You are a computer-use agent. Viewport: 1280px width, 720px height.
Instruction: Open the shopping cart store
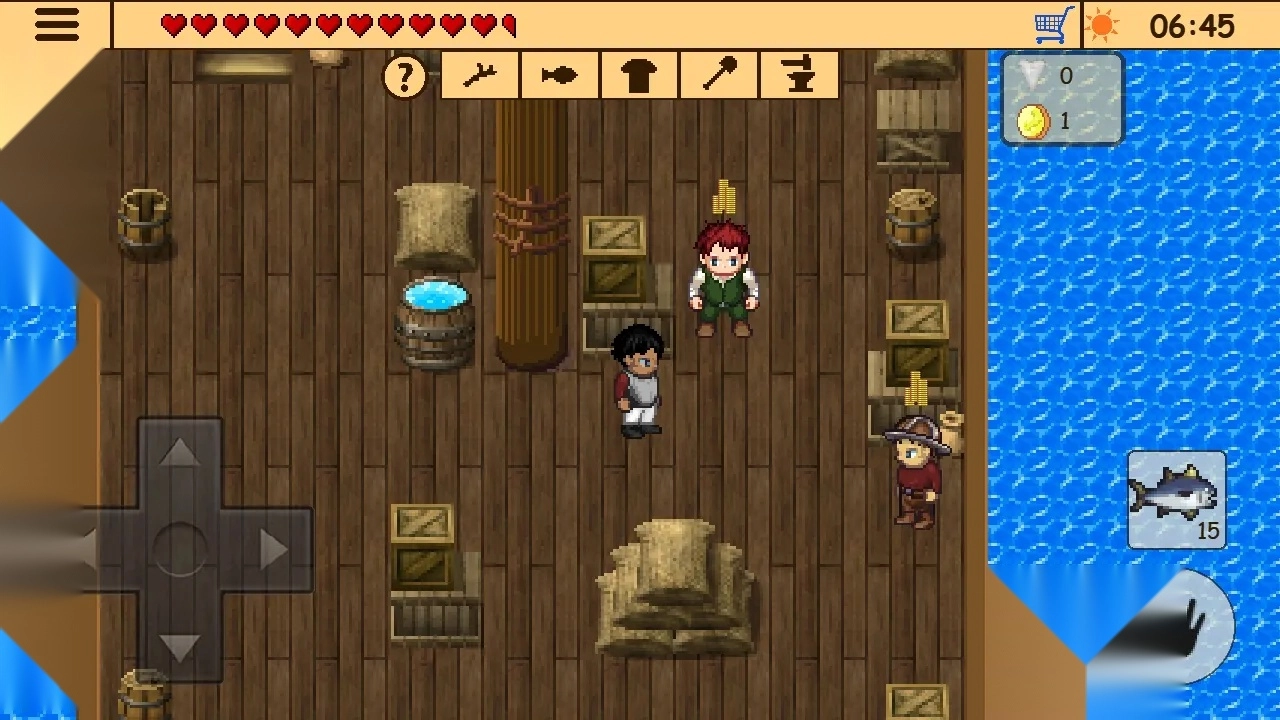(x=1052, y=24)
